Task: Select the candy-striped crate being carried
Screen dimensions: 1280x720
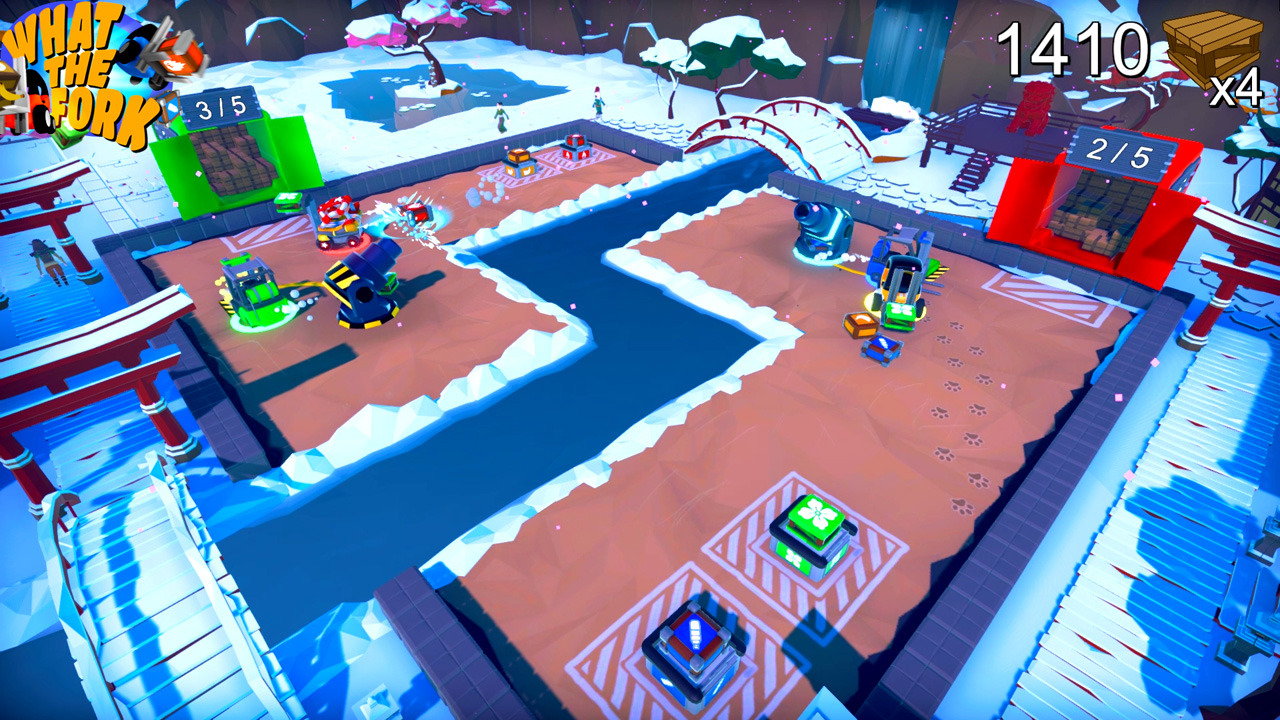Action: click(x=335, y=210)
